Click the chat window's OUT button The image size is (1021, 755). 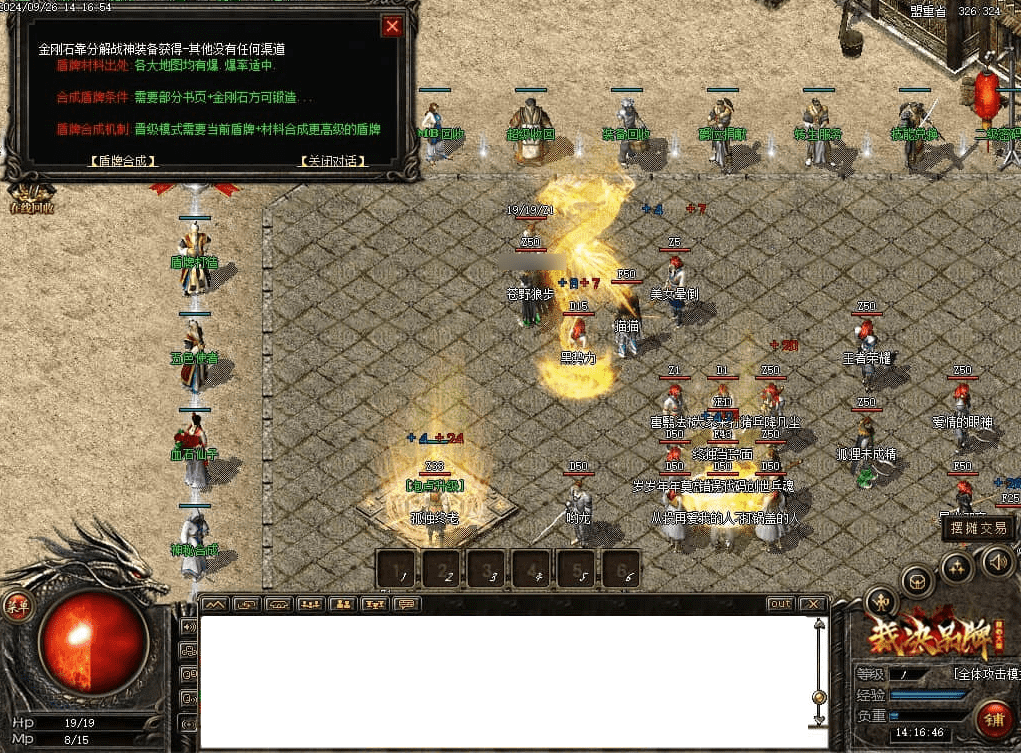tap(780, 604)
